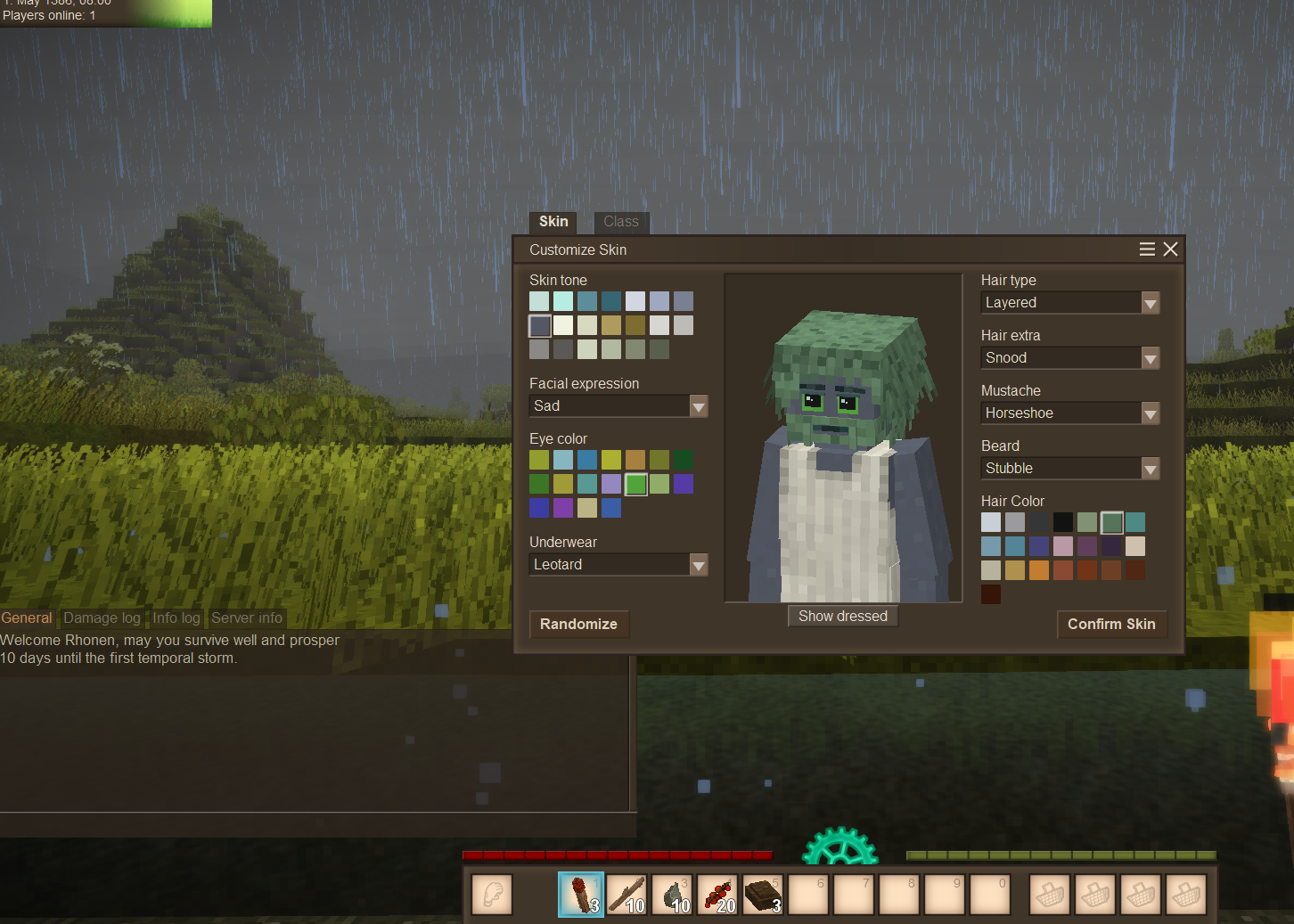Open the Beard dropdown
This screenshot has width=1294, height=924.
(1150, 469)
